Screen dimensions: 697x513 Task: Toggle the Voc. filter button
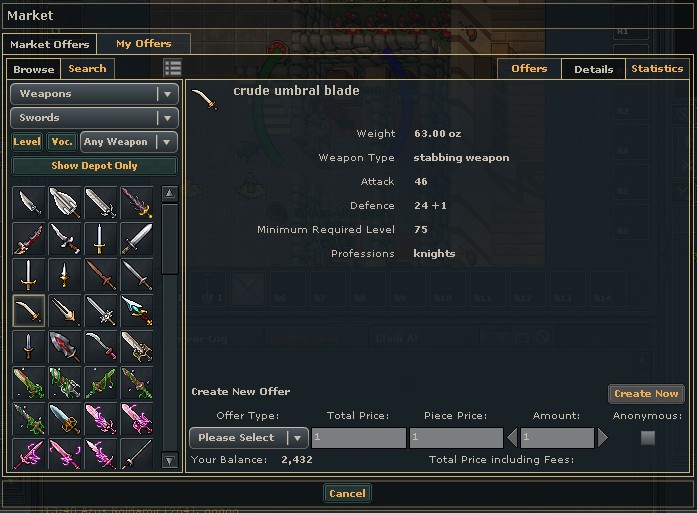[62, 142]
